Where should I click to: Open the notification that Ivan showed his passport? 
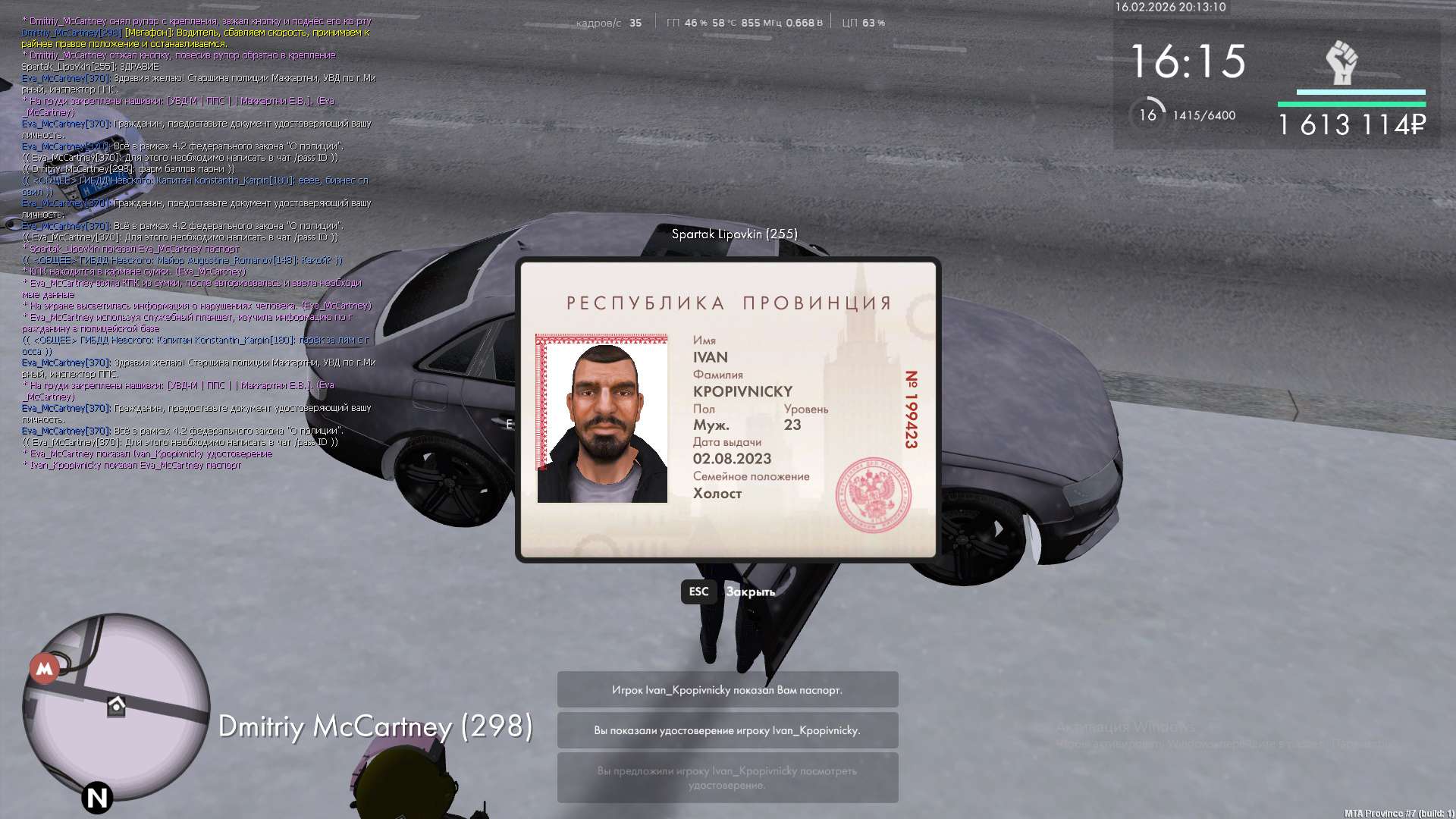point(727,690)
